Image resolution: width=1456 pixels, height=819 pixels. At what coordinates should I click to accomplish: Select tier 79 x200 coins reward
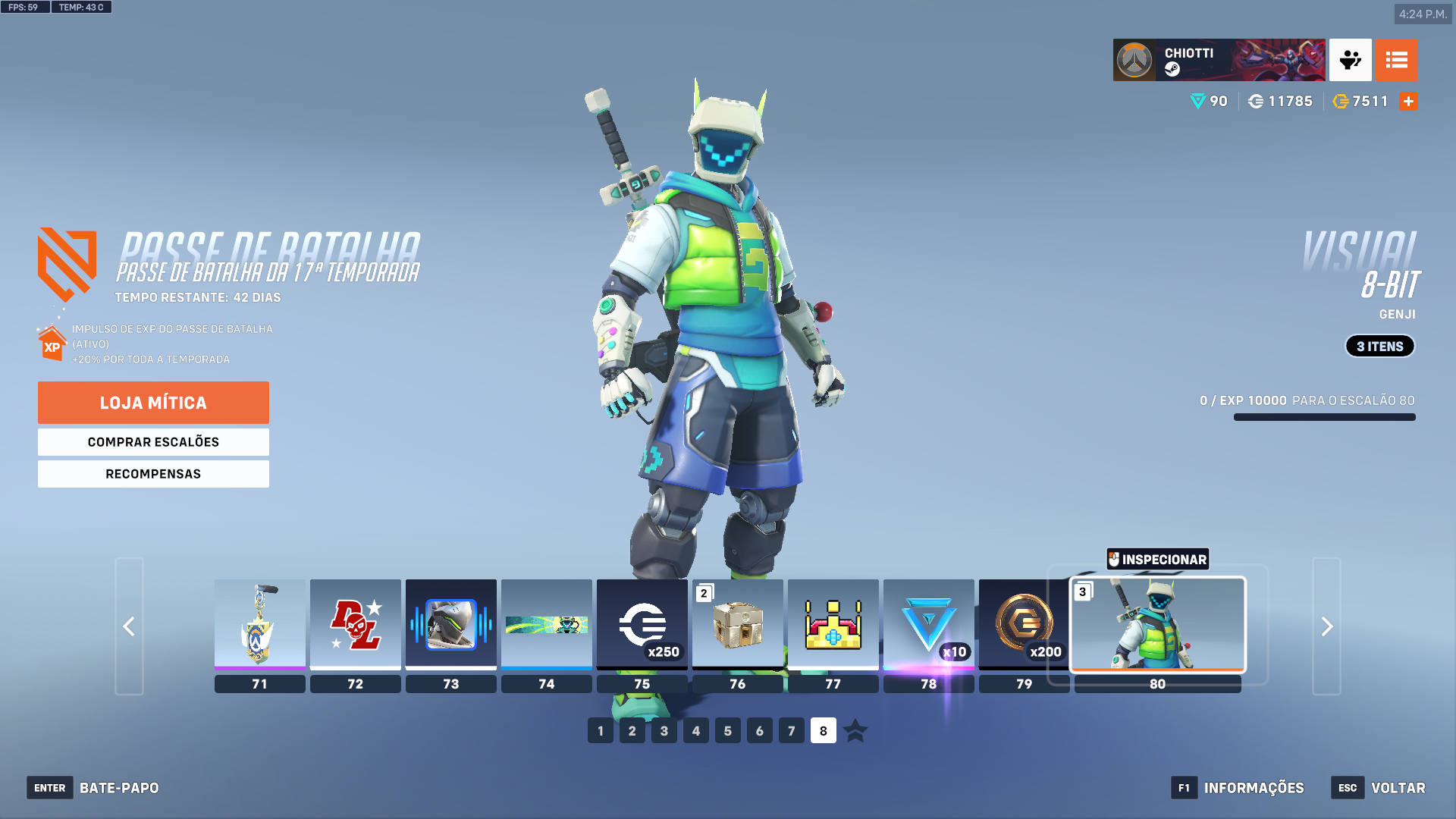[1023, 625]
